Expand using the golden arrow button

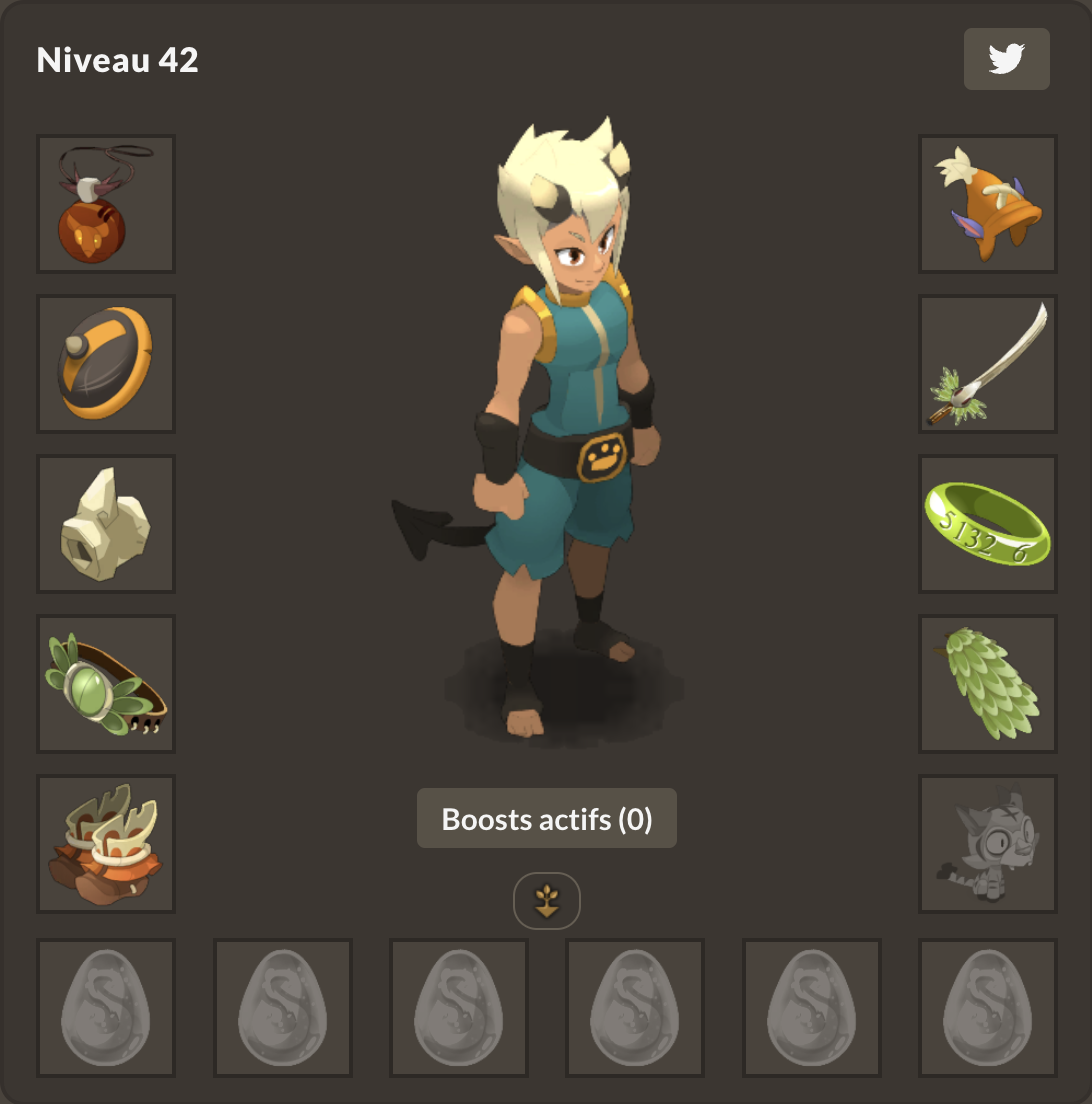click(x=547, y=901)
